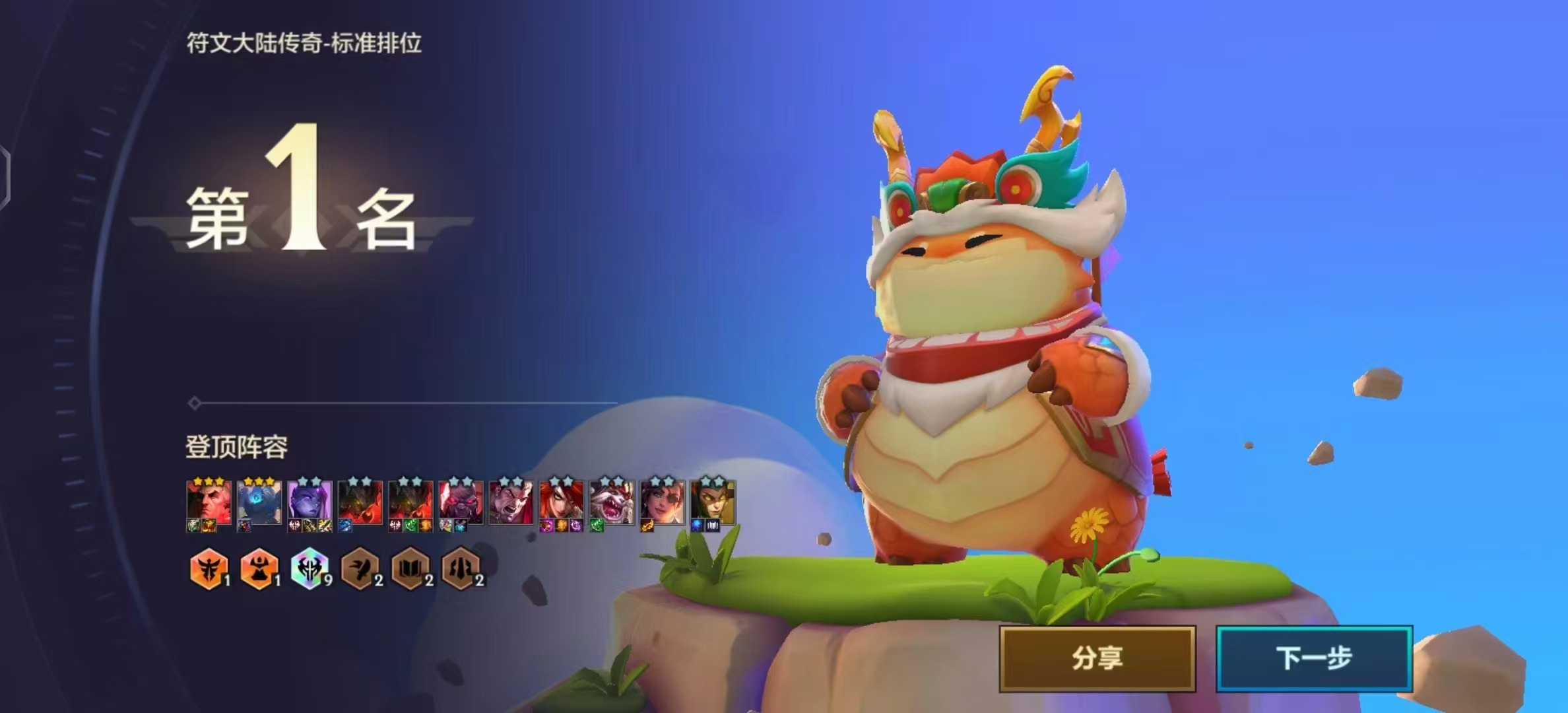Image resolution: width=1568 pixels, height=713 pixels.
Task: Share the result with the 分享 button
Action: pyautogui.click(x=1097, y=658)
